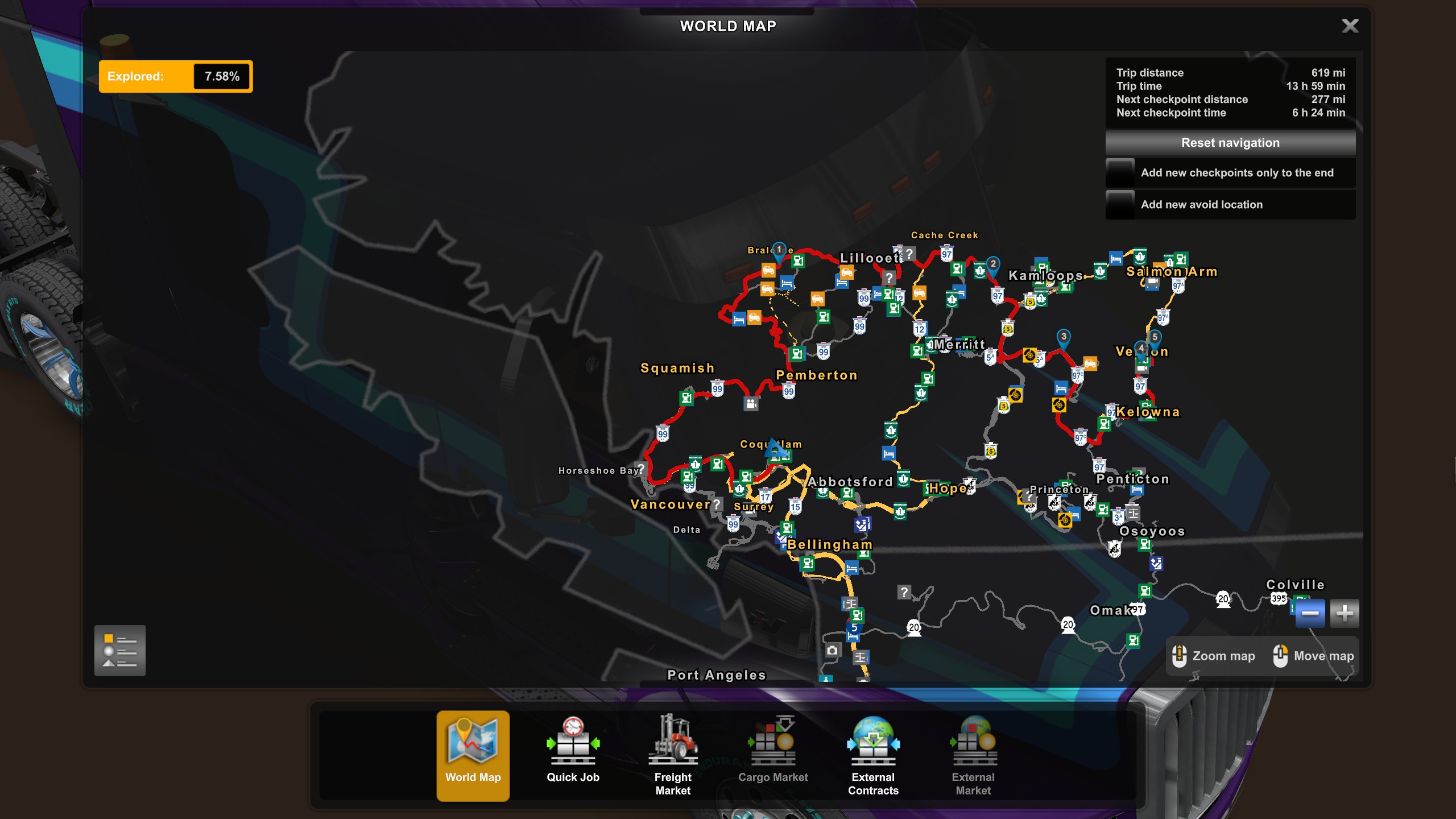1456x819 pixels.
Task: Click the Explored percentage bar
Action: click(x=175, y=76)
